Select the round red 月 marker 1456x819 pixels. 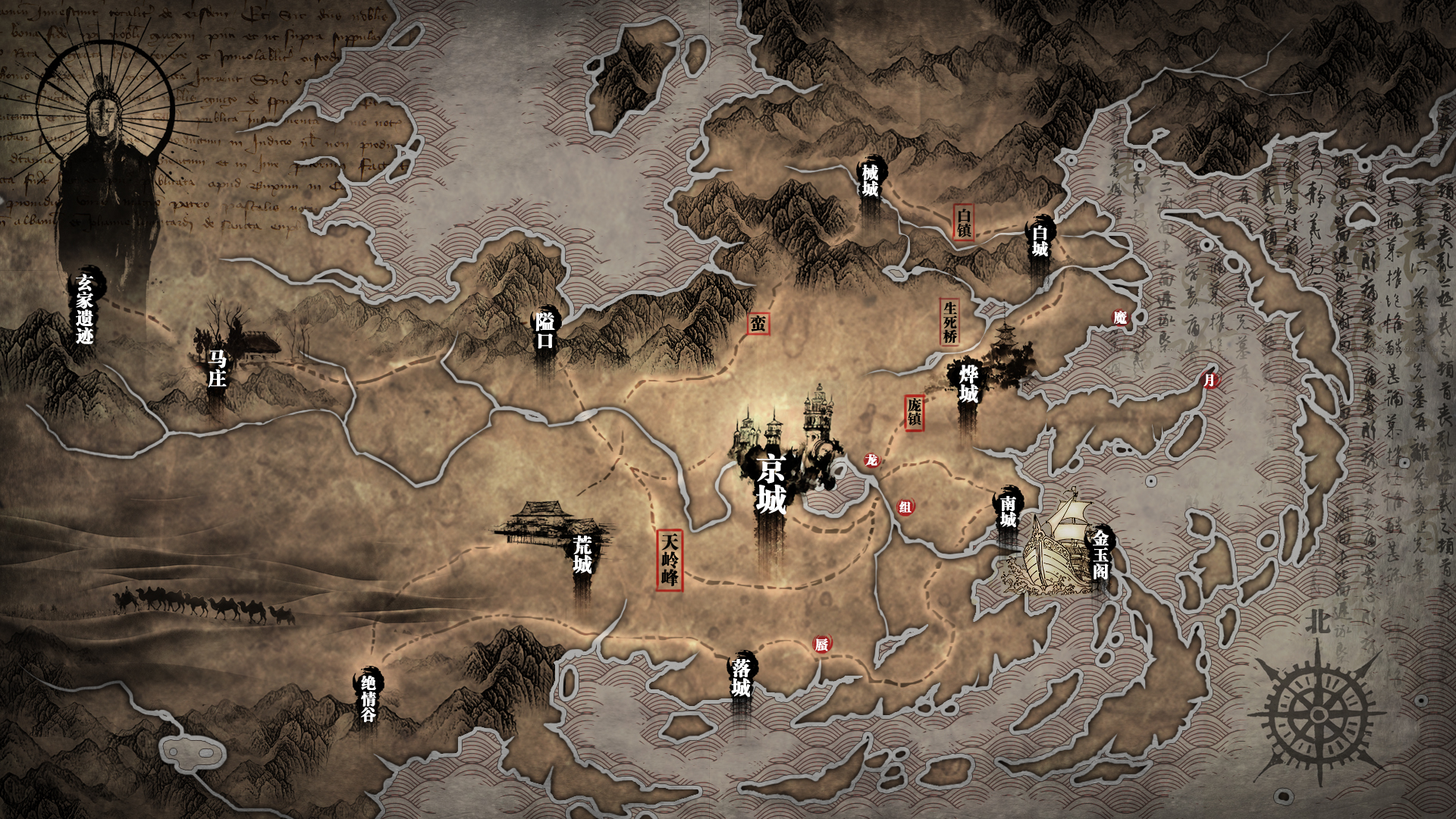coord(1210,380)
